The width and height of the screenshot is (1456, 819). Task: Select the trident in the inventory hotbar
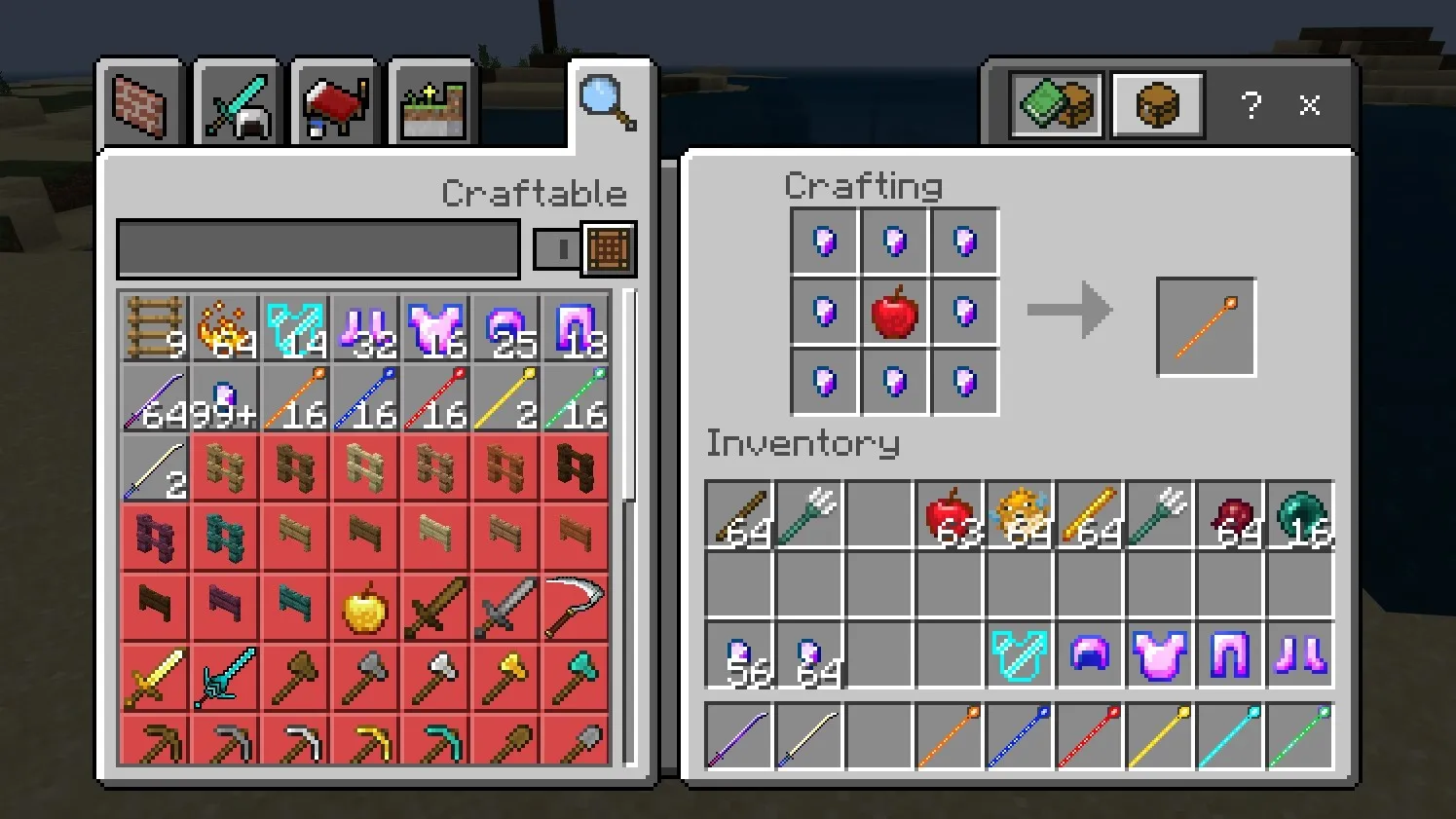[x=809, y=516]
